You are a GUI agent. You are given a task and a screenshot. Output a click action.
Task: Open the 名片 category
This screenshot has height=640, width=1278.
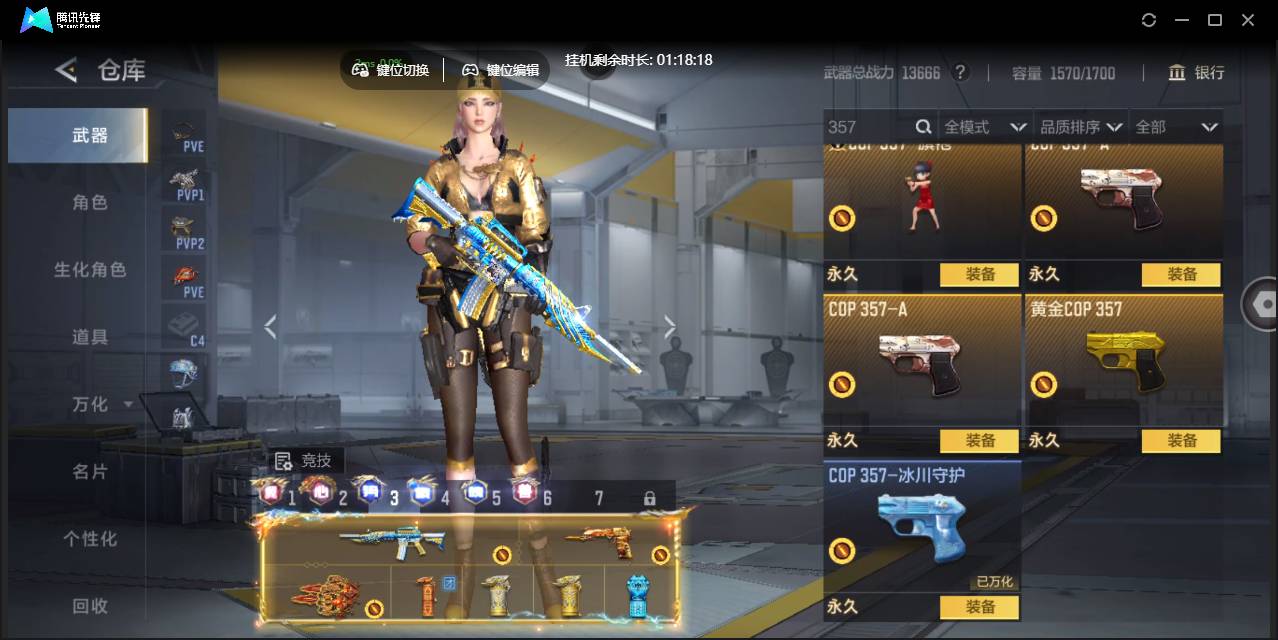[x=89, y=471]
